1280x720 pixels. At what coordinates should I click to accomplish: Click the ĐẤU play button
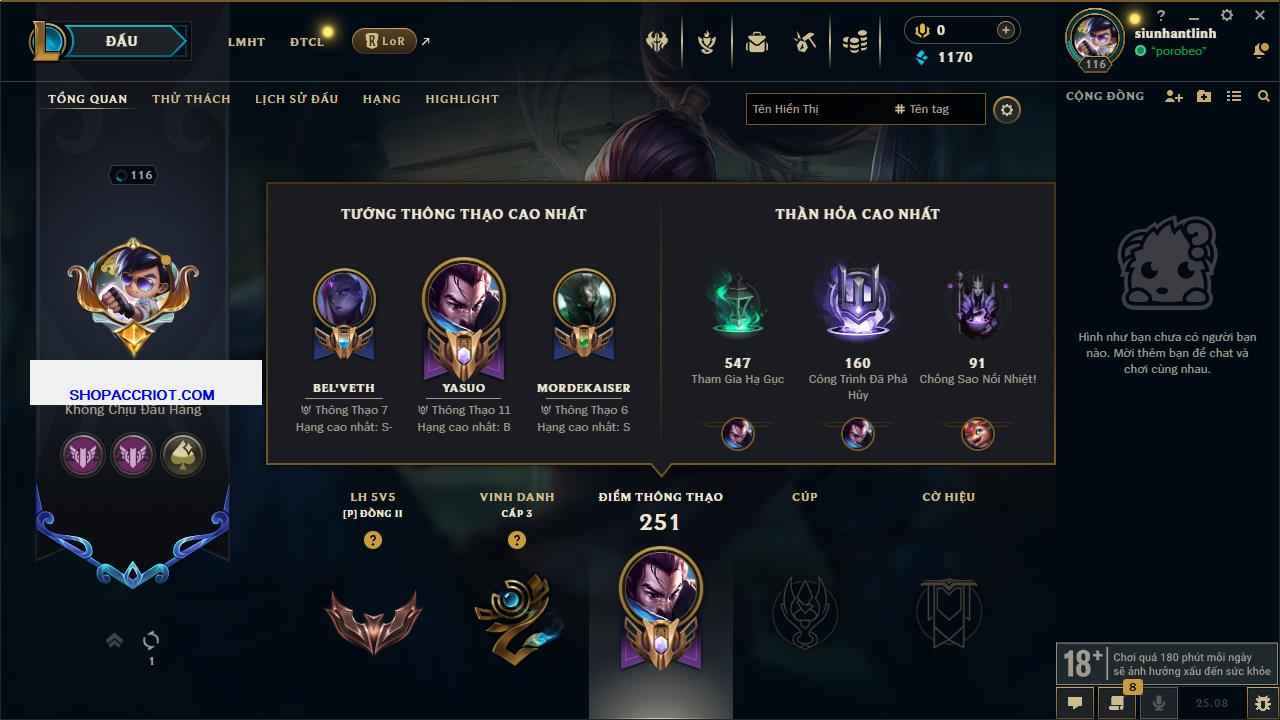(x=120, y=41)
